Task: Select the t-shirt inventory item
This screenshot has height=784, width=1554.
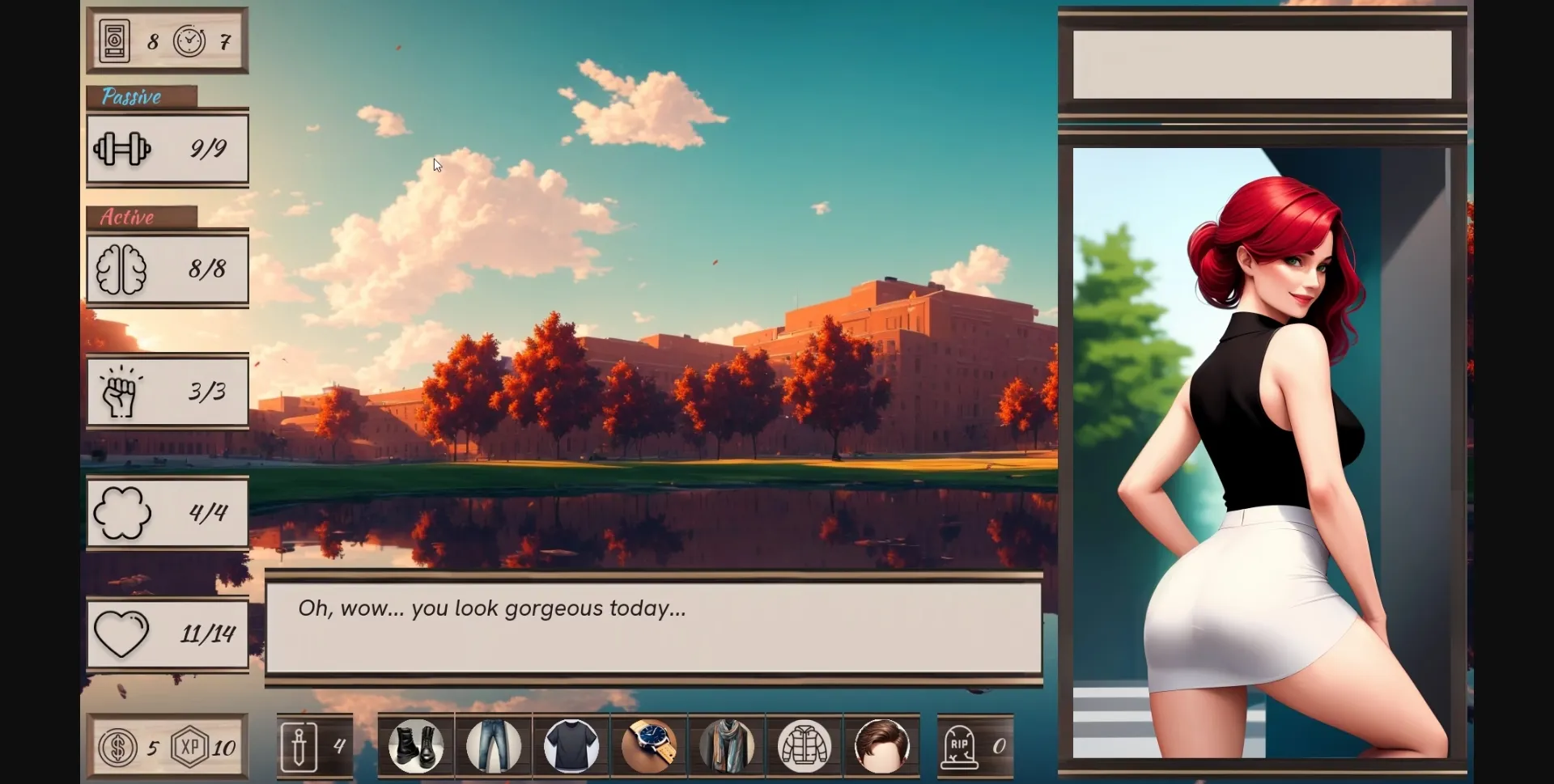Action: point(571,746)
